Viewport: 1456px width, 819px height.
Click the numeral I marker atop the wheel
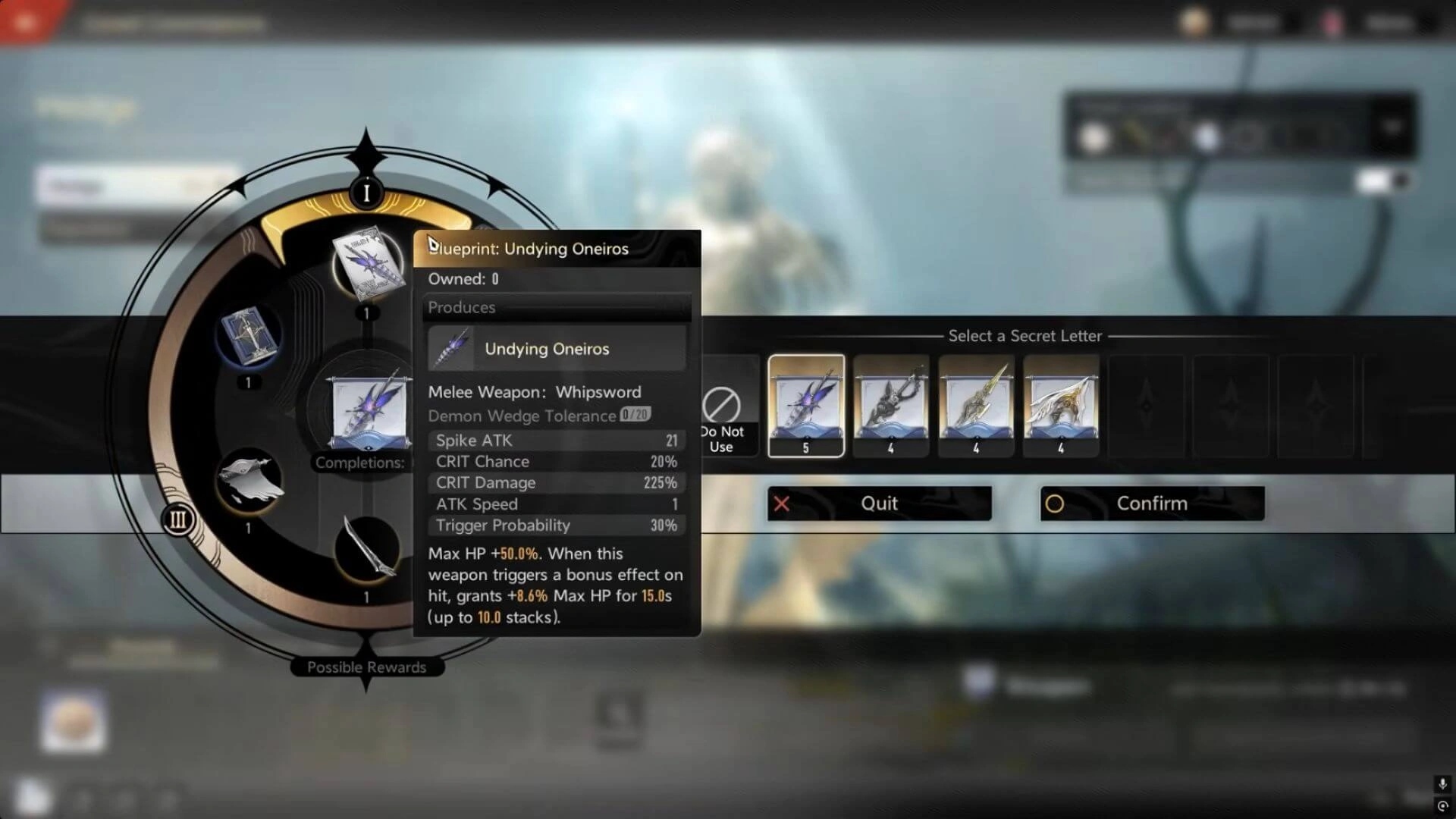pos(366,194)
